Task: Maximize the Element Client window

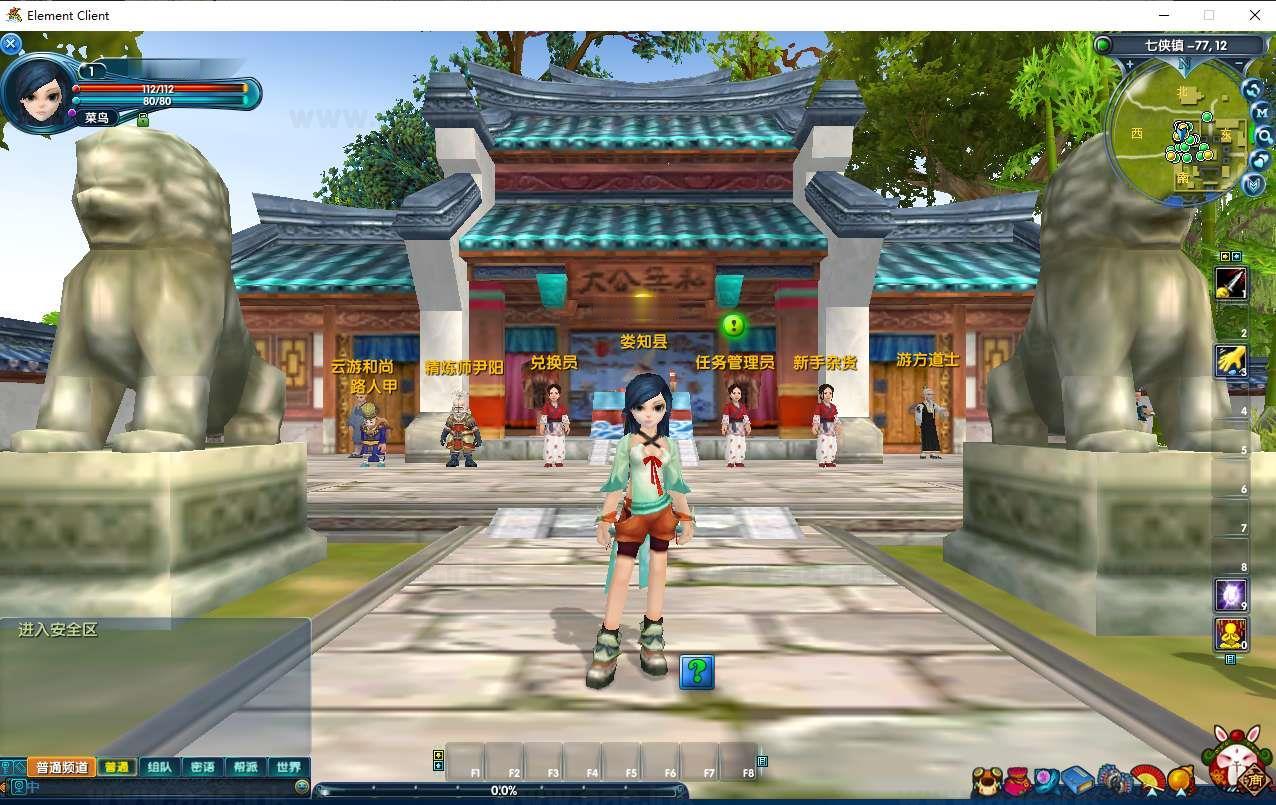Action: [1209, 15]
